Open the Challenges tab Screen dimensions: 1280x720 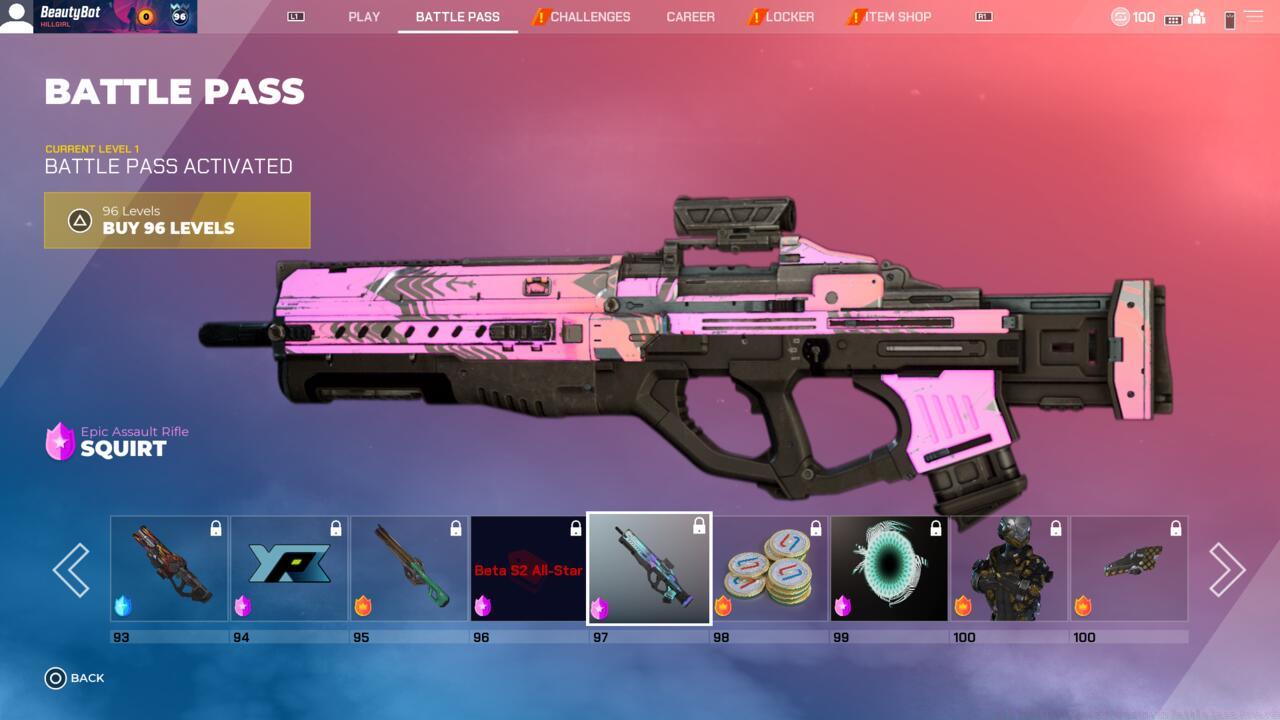coord(589,17)
